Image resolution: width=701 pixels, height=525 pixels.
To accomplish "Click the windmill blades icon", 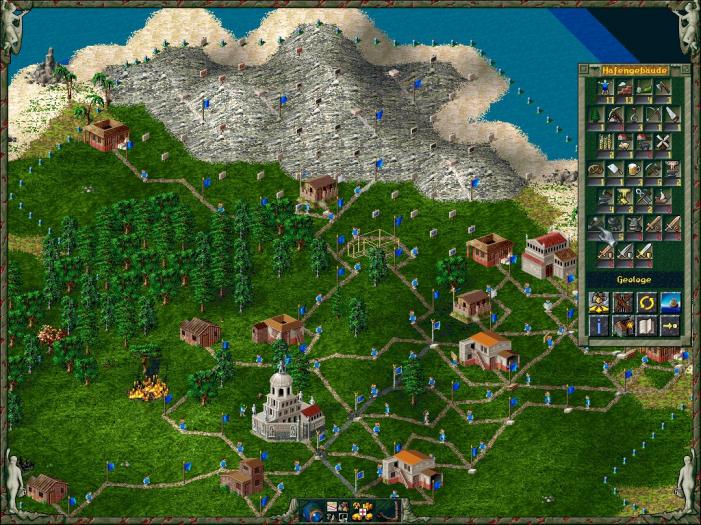I will click(x=661, y=142).
